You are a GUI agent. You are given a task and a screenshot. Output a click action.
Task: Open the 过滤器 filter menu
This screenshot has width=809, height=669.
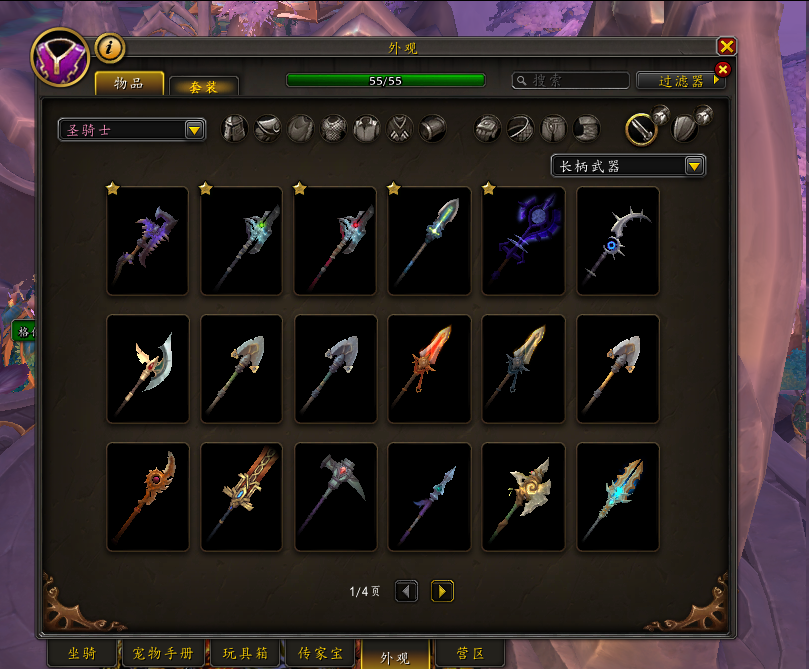(681, 81)
